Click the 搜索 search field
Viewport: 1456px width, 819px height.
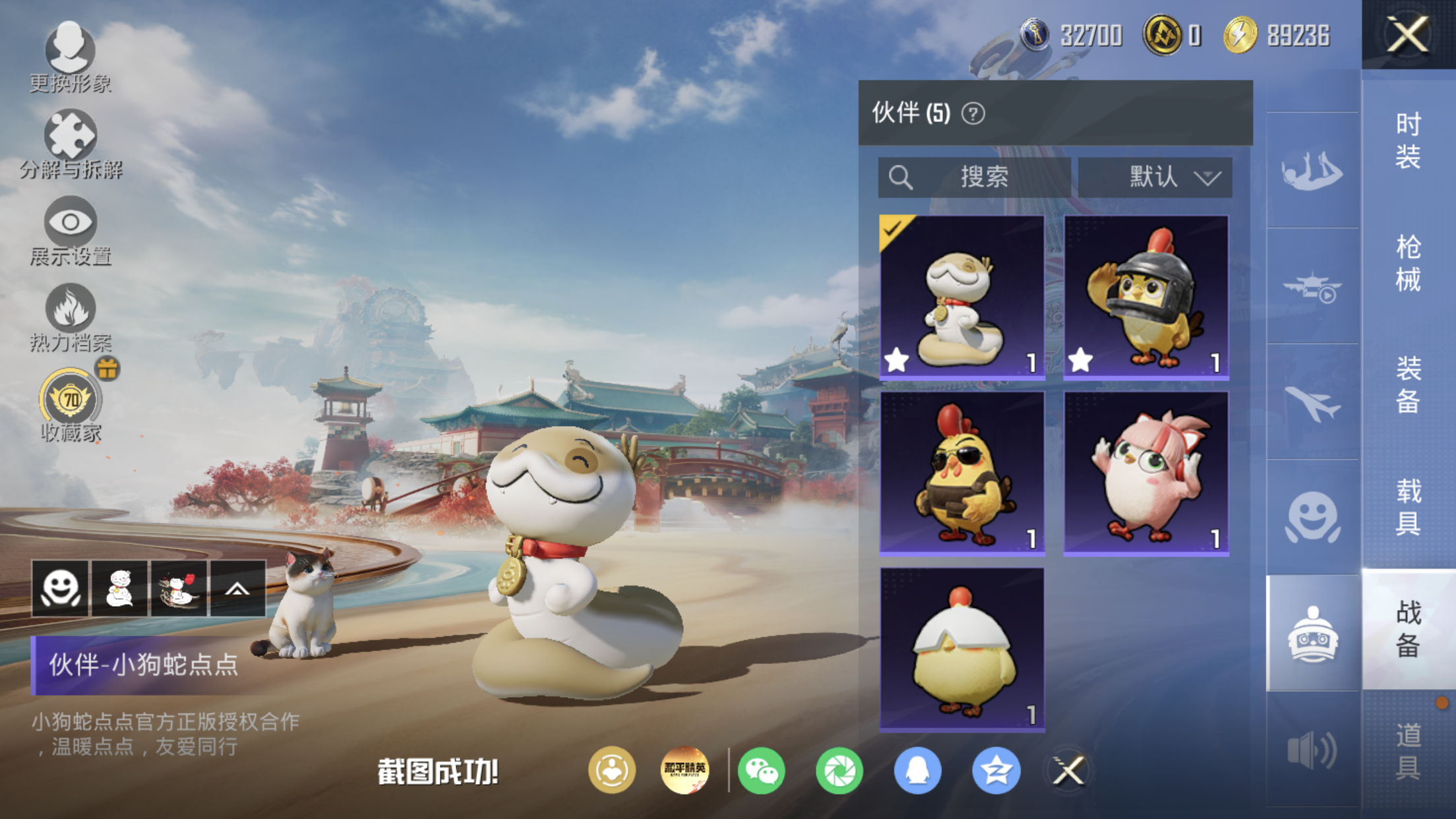point(973,177)
